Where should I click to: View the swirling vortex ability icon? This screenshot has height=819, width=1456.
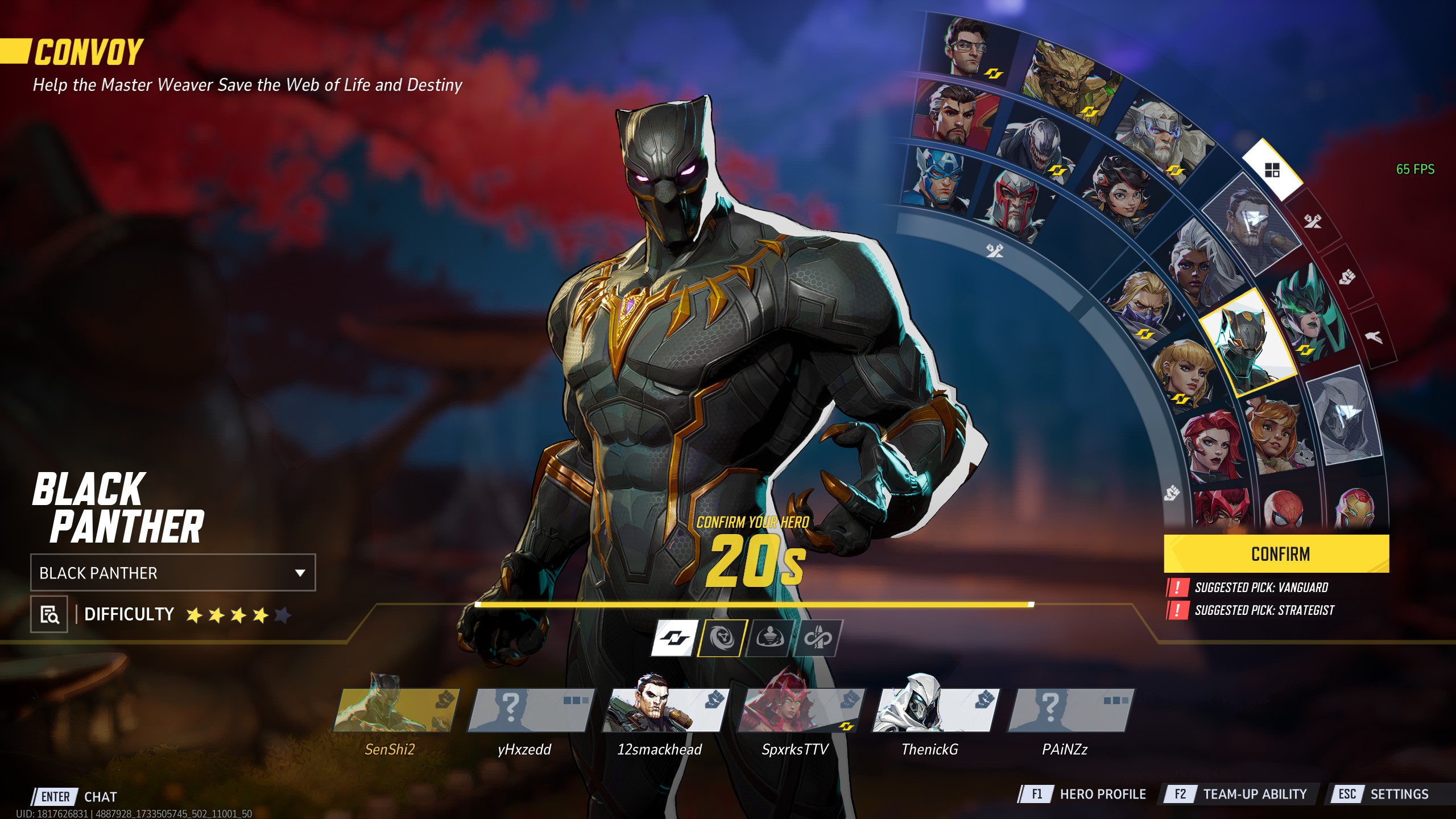(722, 638)
